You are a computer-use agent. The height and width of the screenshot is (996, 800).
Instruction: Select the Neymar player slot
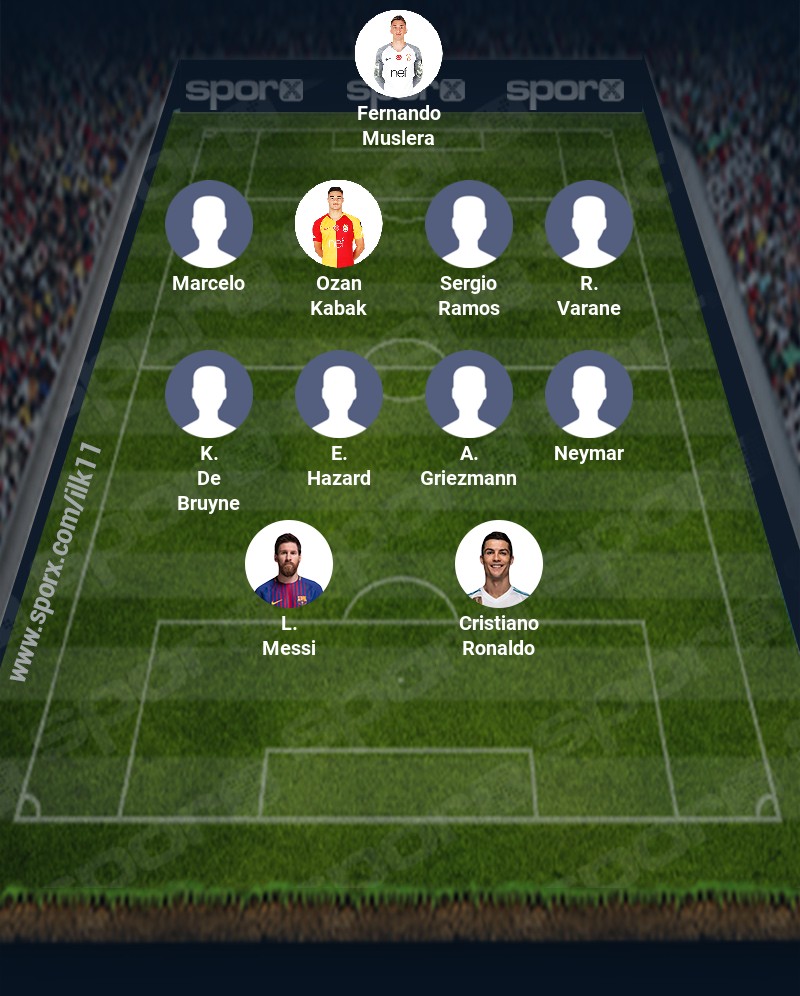coord(589,394)
